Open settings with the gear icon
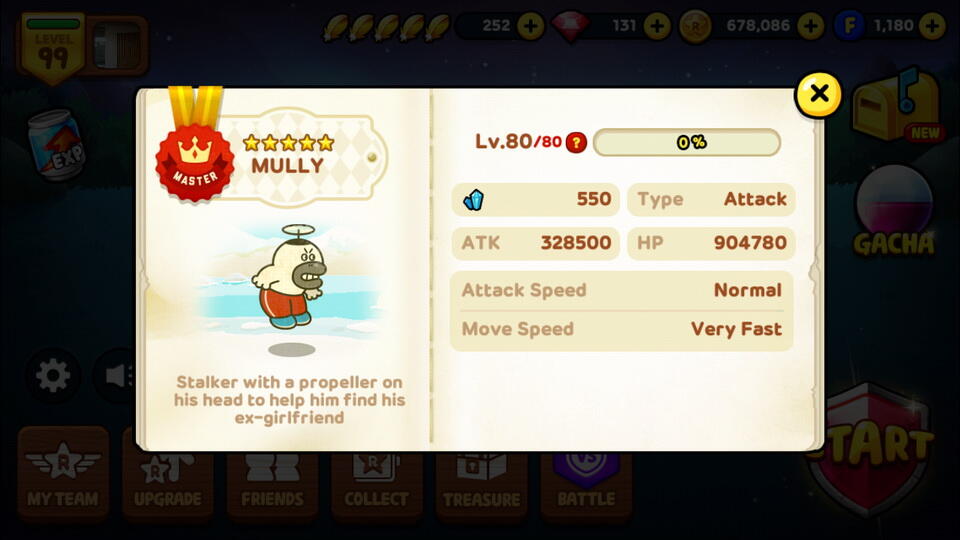The image size is (960, 540). [x=53, y=376]
